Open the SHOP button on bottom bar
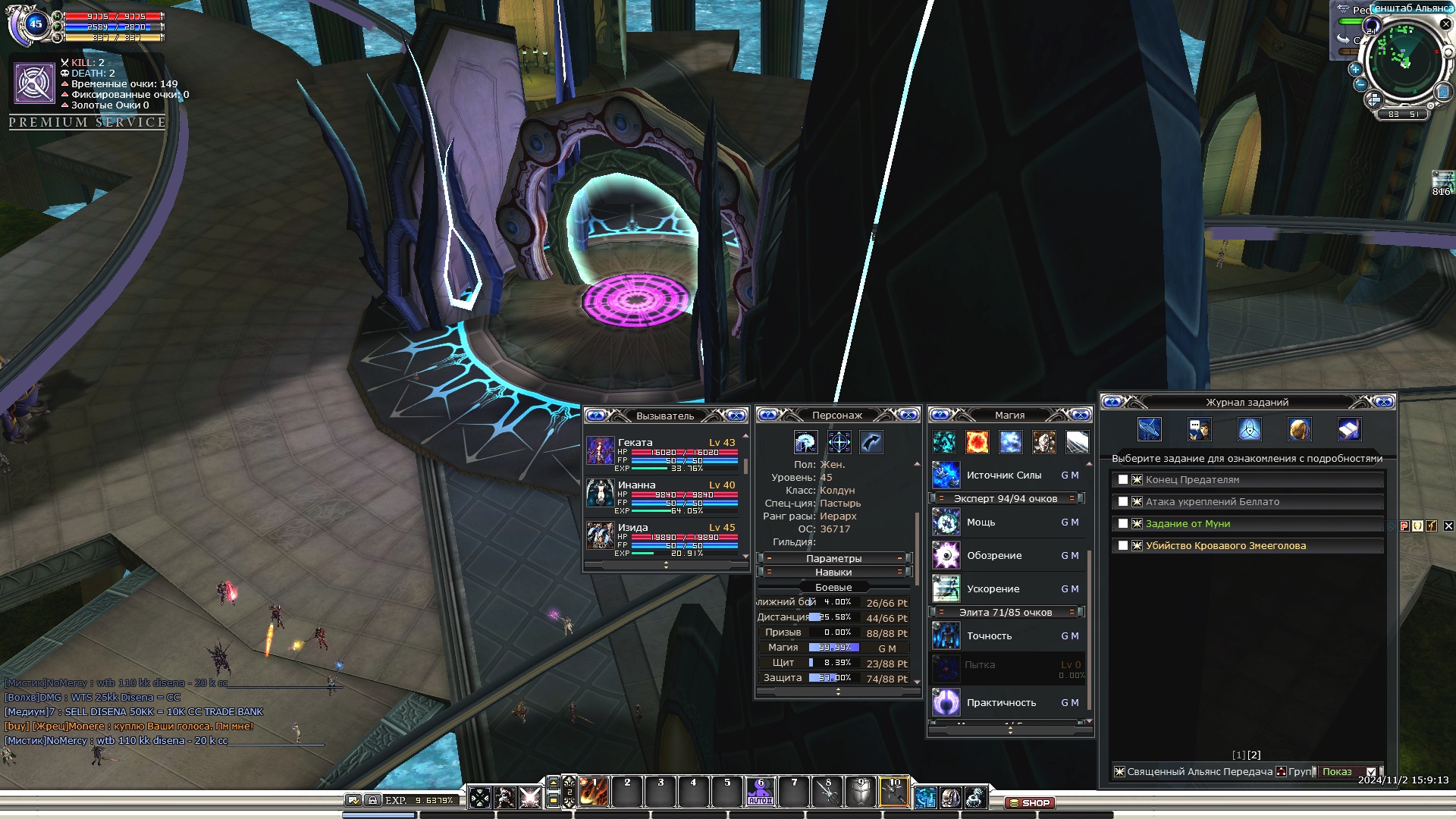This screenshot has width=1456, height=819. pyautogui.click(x=1030, y=802)
